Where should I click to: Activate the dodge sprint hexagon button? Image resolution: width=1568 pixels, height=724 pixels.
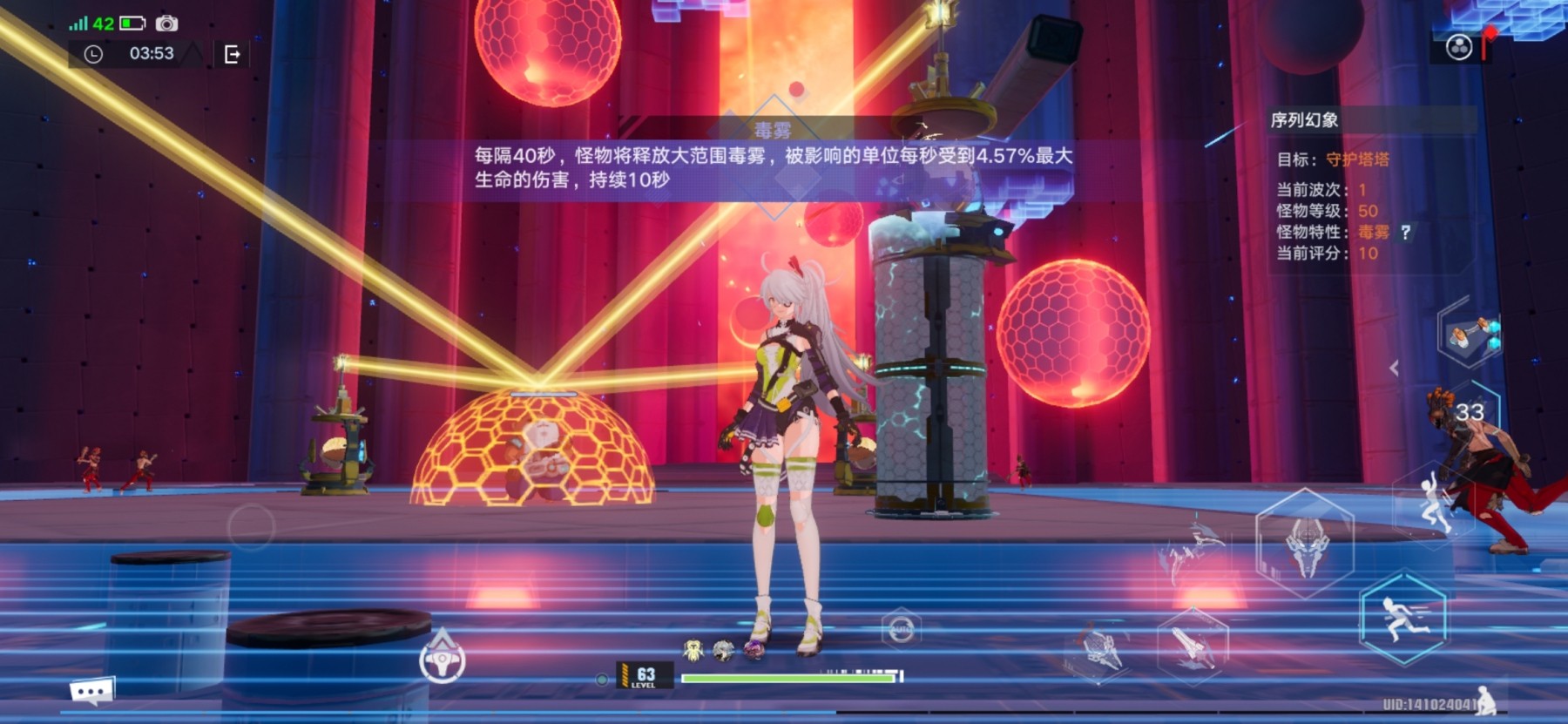pyautogui.click(x=1402, y=618)
